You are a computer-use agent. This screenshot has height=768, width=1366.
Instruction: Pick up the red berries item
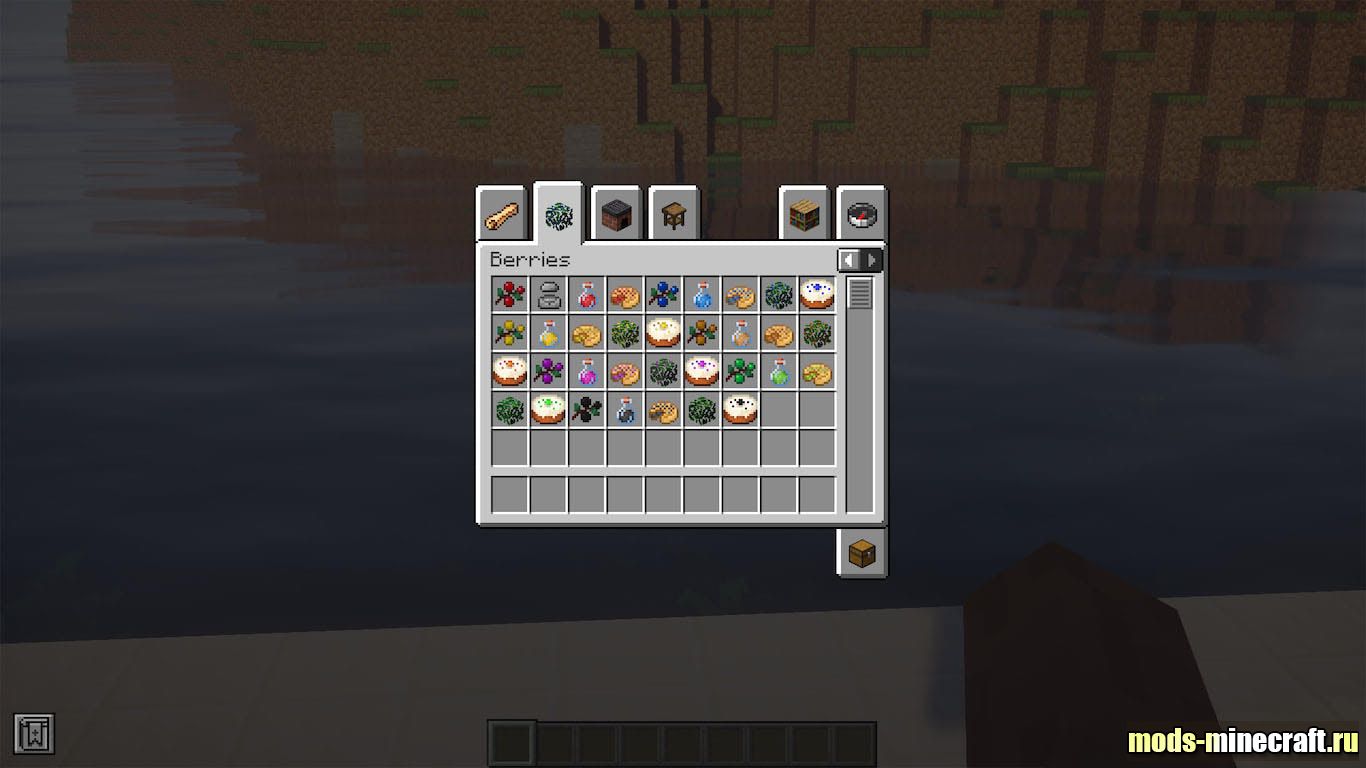510,295
